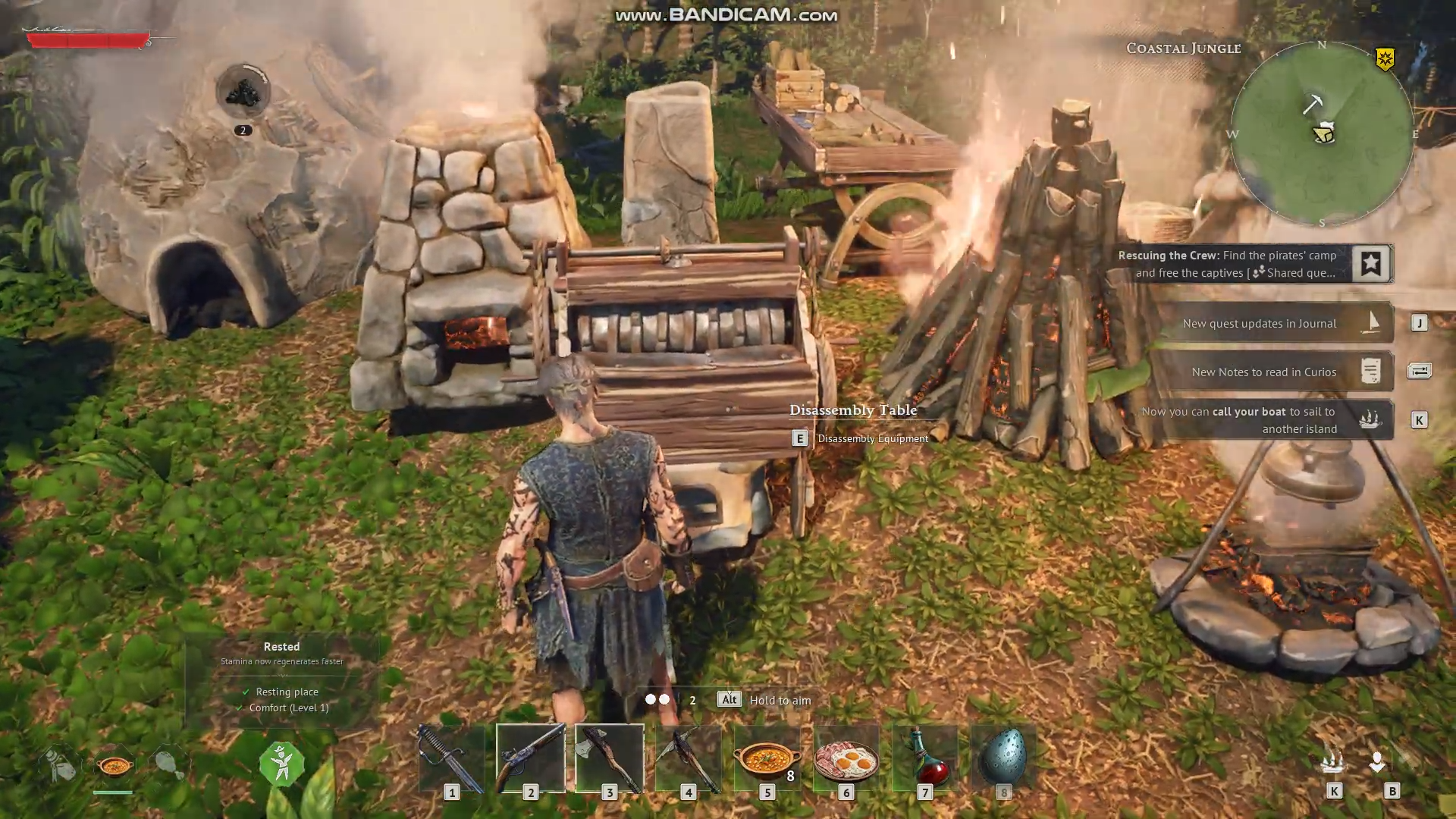Screen dimensions: 1456x819
Task: Click the Disassembly Table interaction label
Action: tap(853, 410)
